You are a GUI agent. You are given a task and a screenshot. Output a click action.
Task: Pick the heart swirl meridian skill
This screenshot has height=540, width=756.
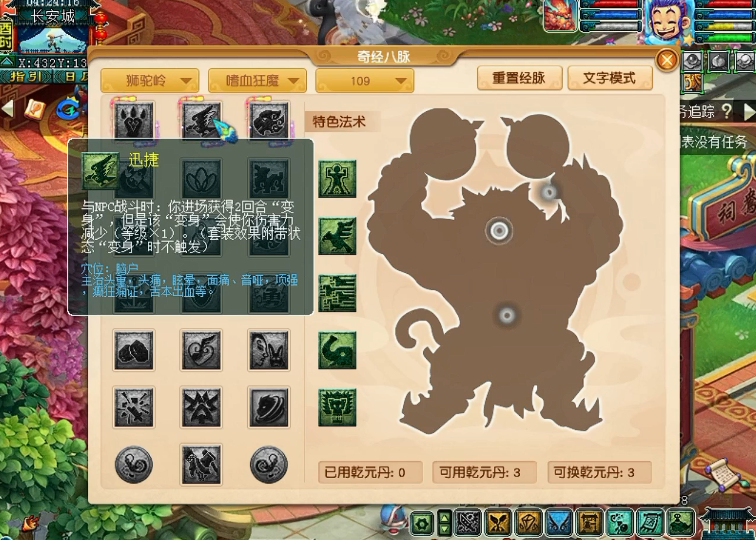(201, 349)
